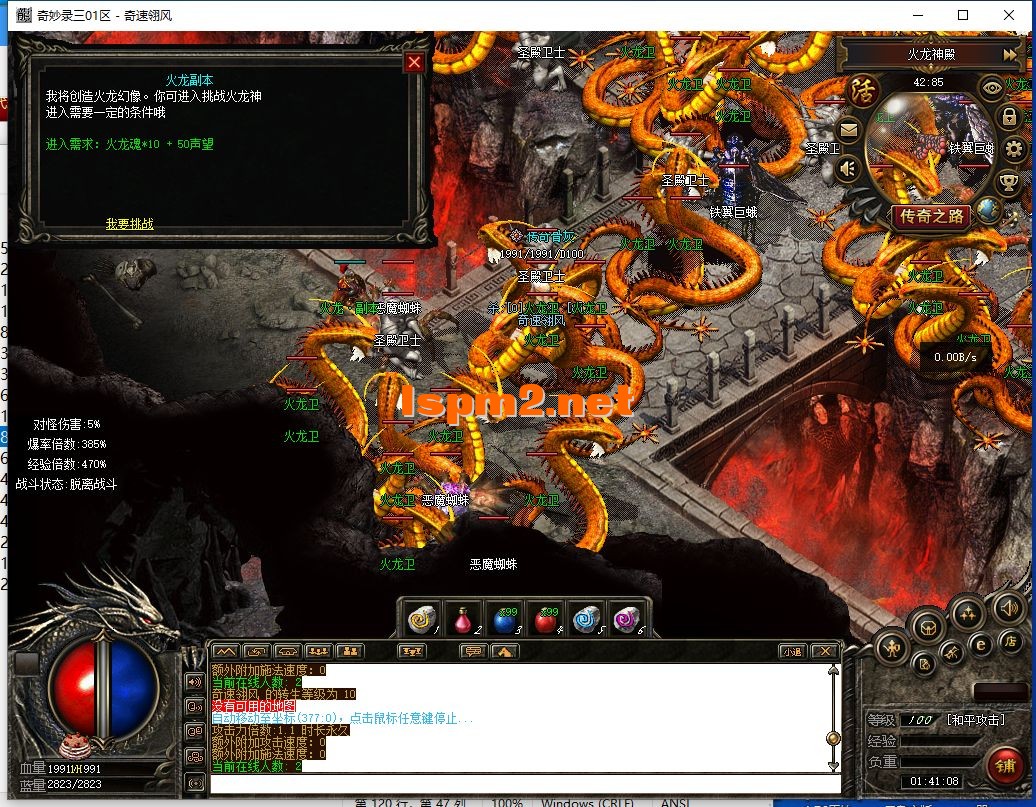Toggle the speaker sound icon near minimap
This screenshot has width=1036, height=807.
click(848, 168)
